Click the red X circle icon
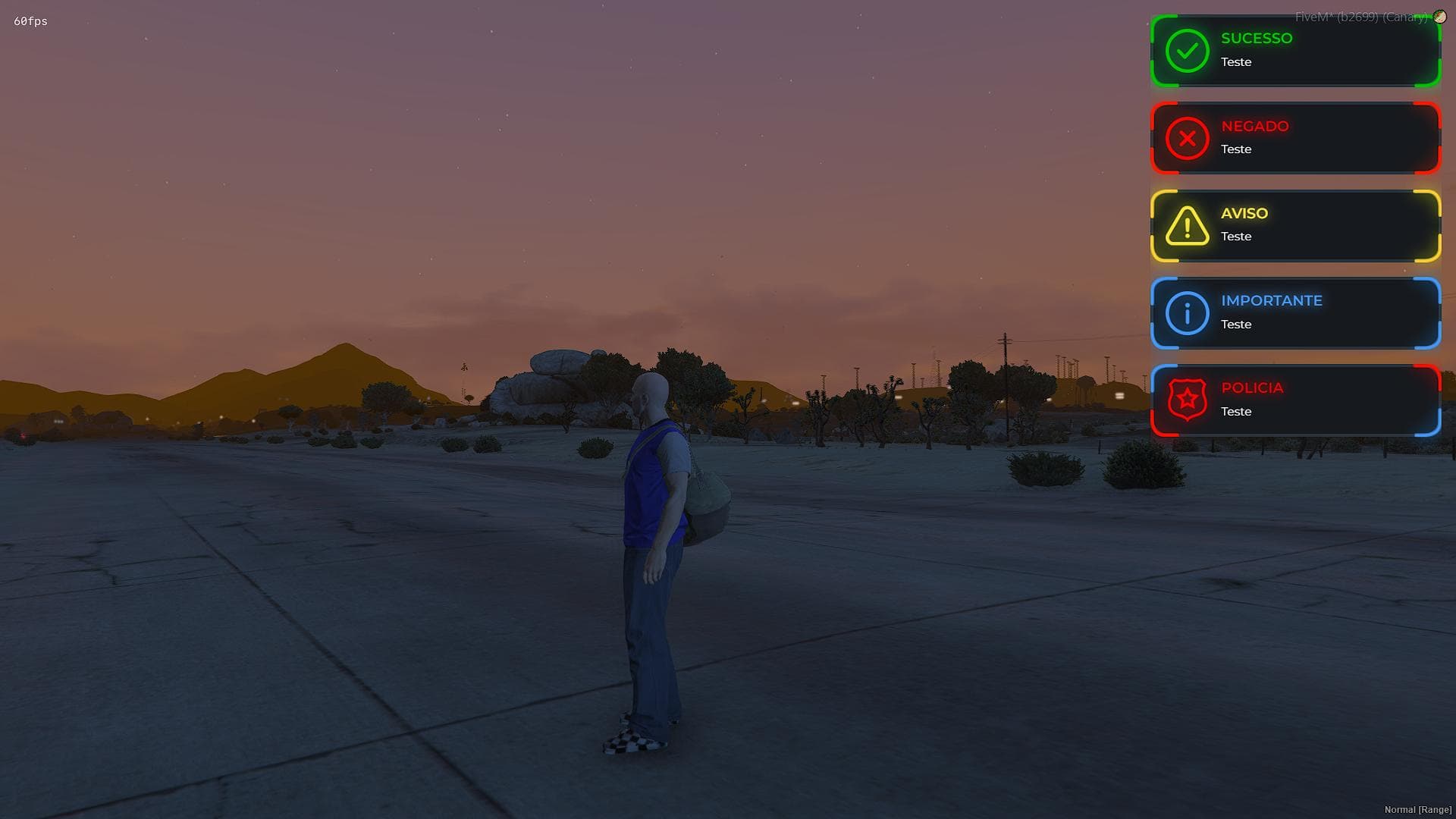1456x819 pixels. click(1187, 138)
